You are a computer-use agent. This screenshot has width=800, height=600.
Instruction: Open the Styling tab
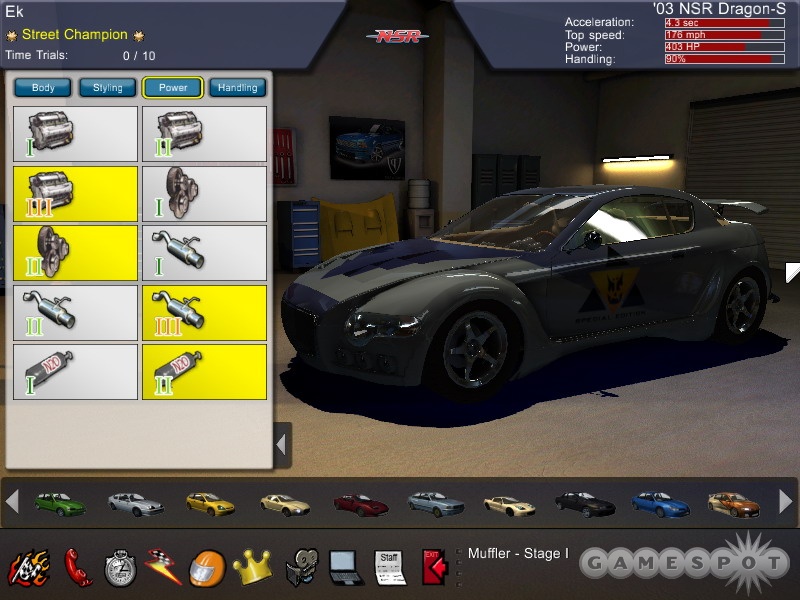(108, 88)
